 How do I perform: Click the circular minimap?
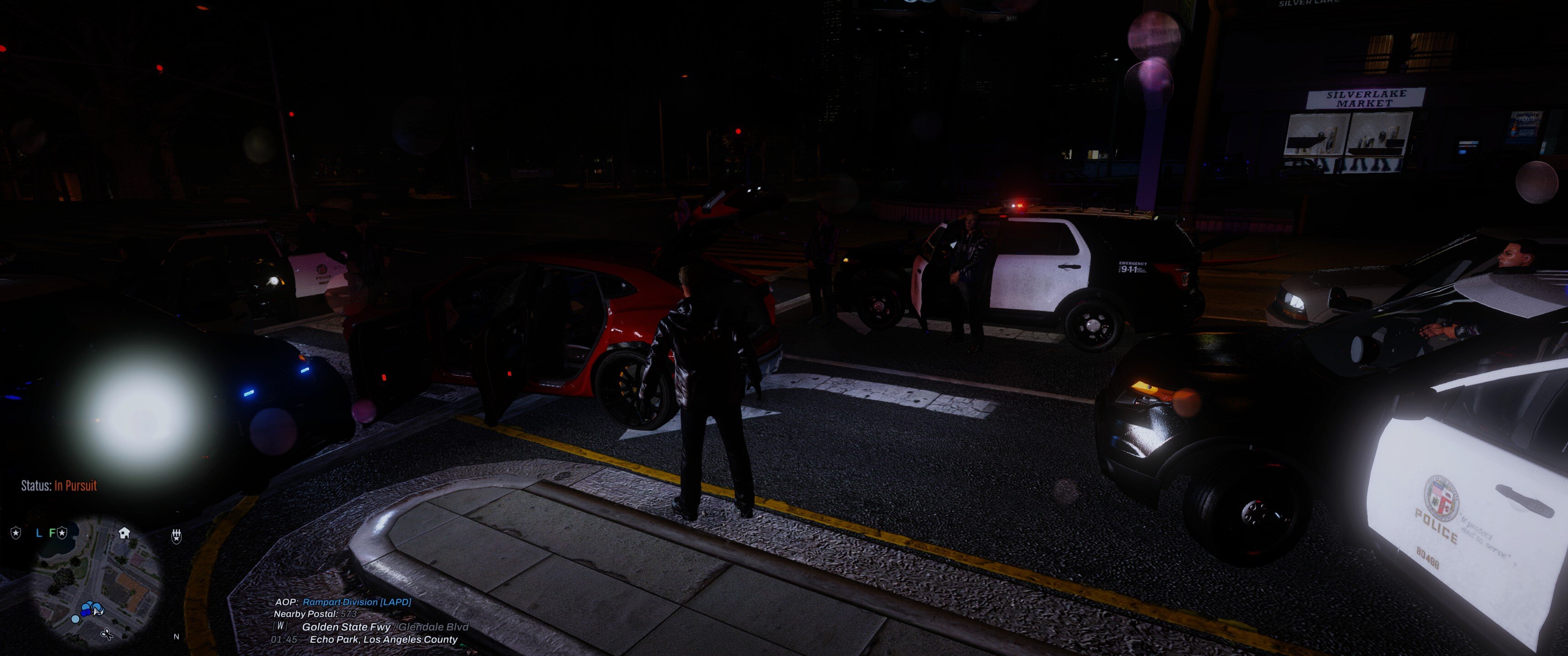pyautogui.click(x=98, y=584)
